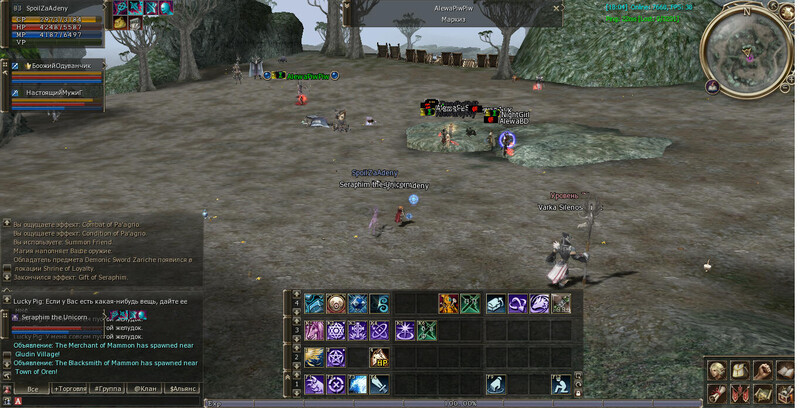
Task: Switch to the @Клан clan chat tab
Action: pos(144,387)
